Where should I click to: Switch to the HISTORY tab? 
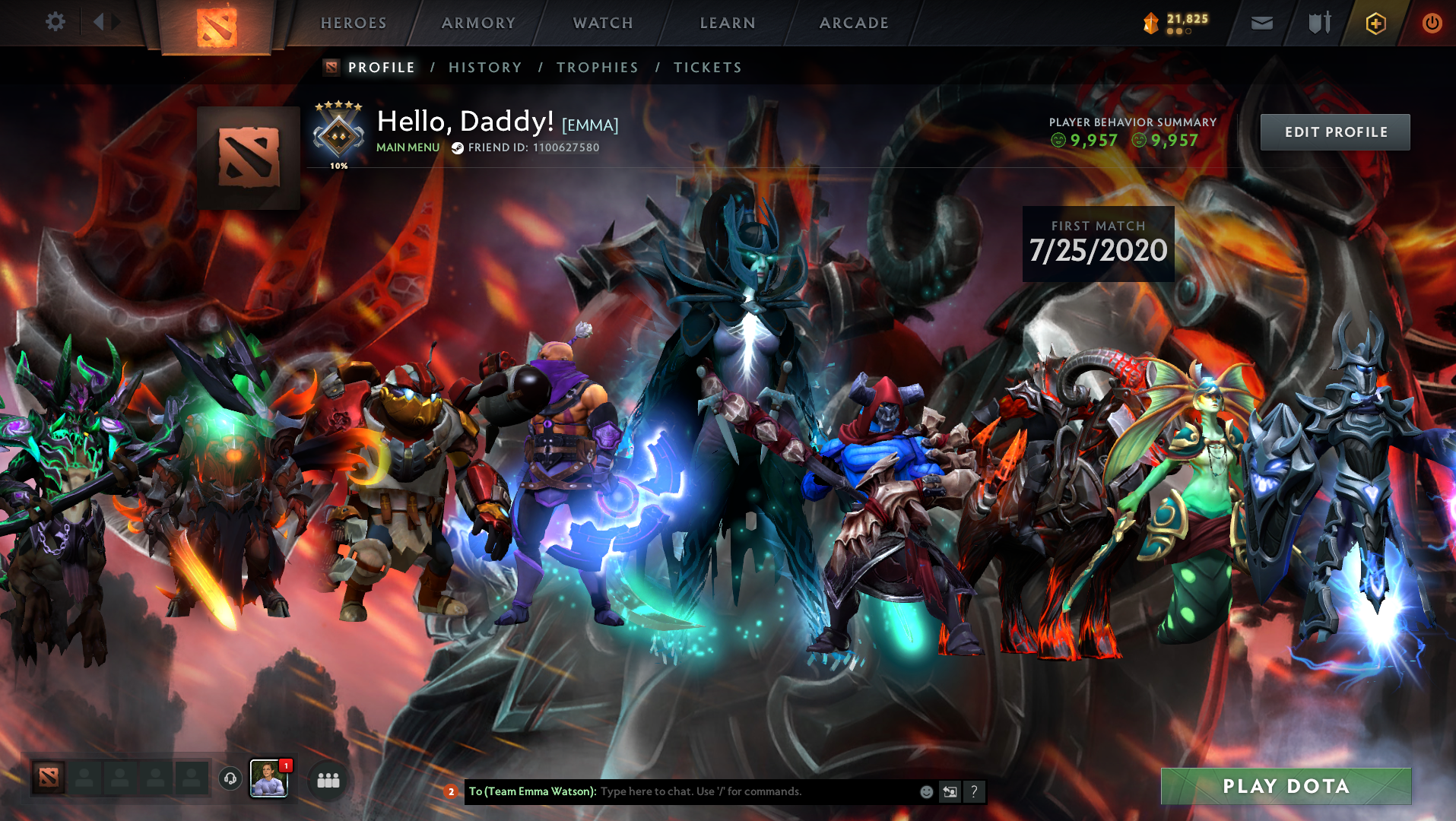click(x=486, y=67)
